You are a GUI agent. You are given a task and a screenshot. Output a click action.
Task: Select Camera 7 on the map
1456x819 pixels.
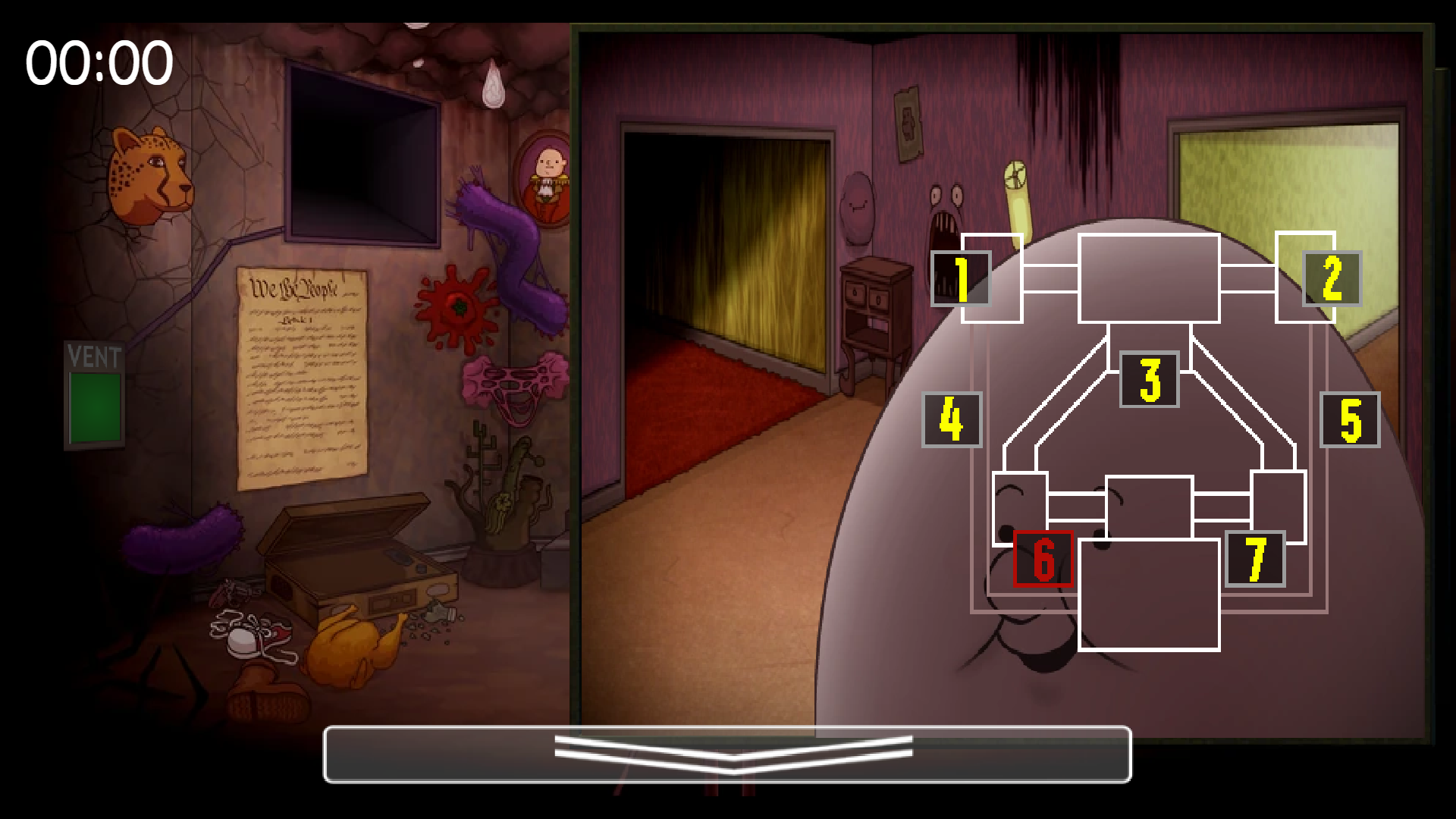[x=1256, y=560]
